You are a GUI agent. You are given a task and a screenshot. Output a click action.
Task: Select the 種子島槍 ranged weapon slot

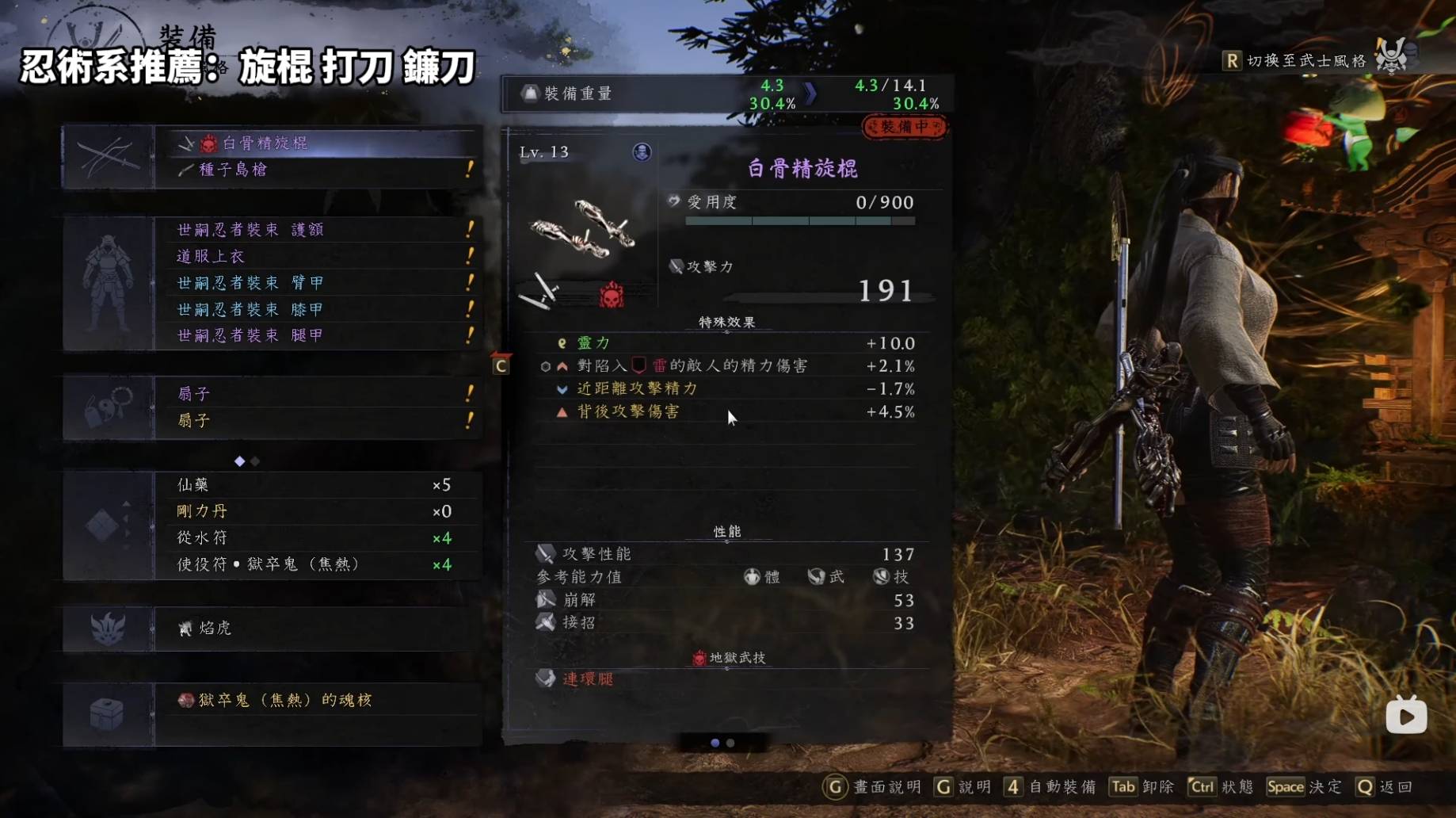(x=317, y=170)
